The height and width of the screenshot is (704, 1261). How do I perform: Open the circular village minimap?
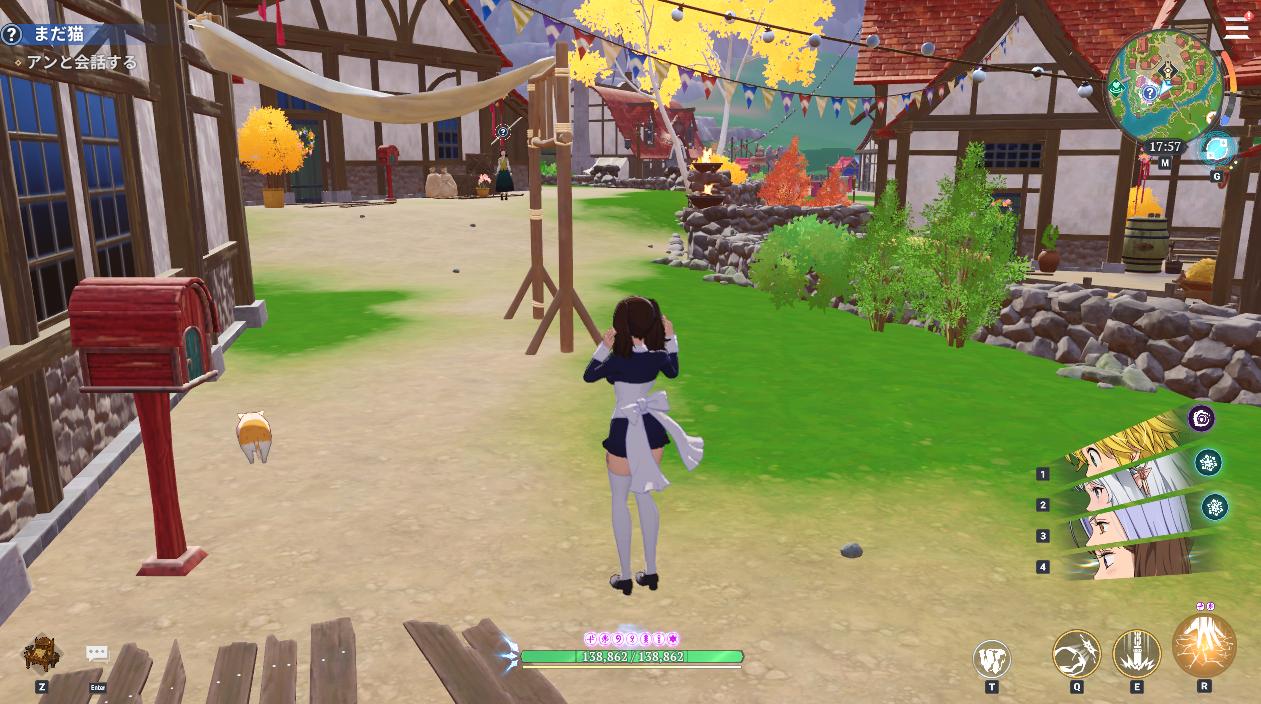click(x=1164, y=85)
